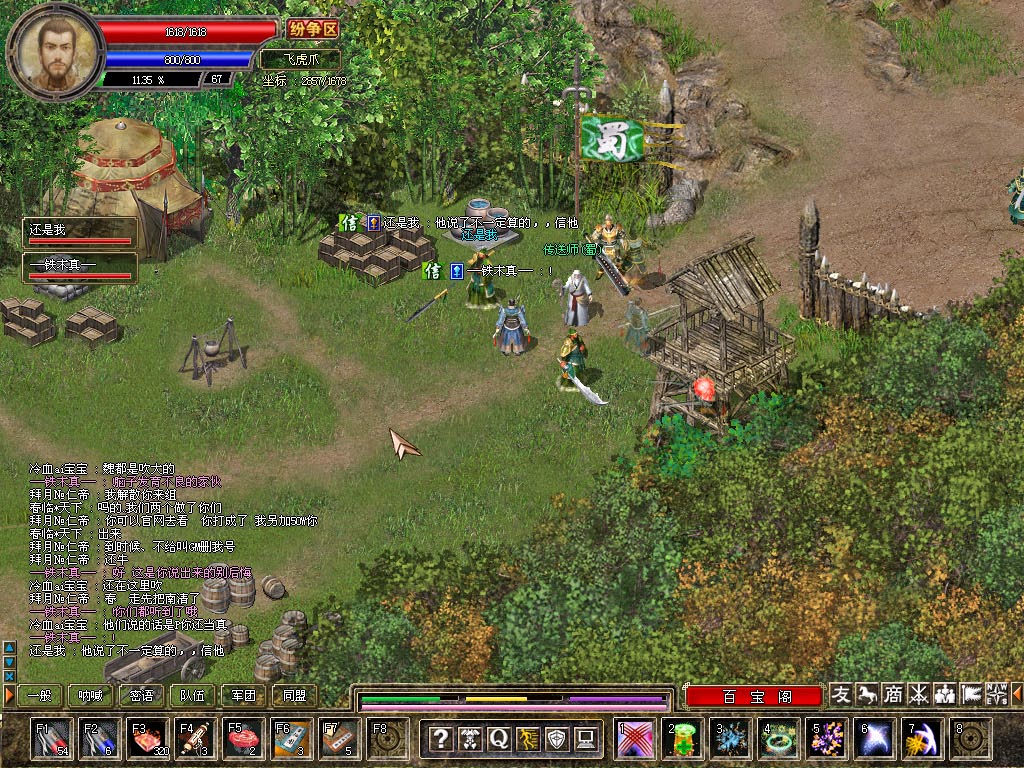Choose the 军团 legion chat channel
Image resolution: width=1024 pixels, height=768 pixels.
[243, 695]
